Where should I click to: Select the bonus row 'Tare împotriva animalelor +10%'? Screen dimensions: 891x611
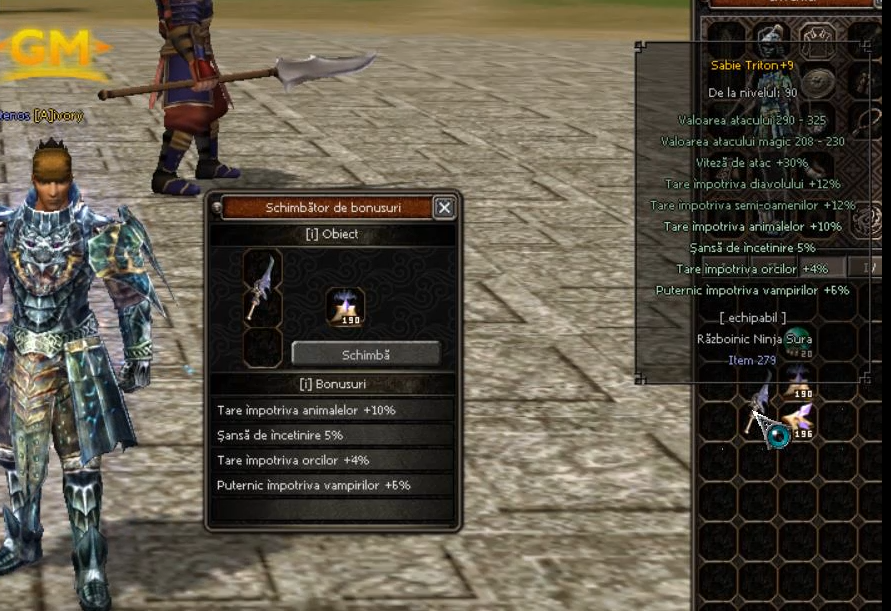pos(330,410)
